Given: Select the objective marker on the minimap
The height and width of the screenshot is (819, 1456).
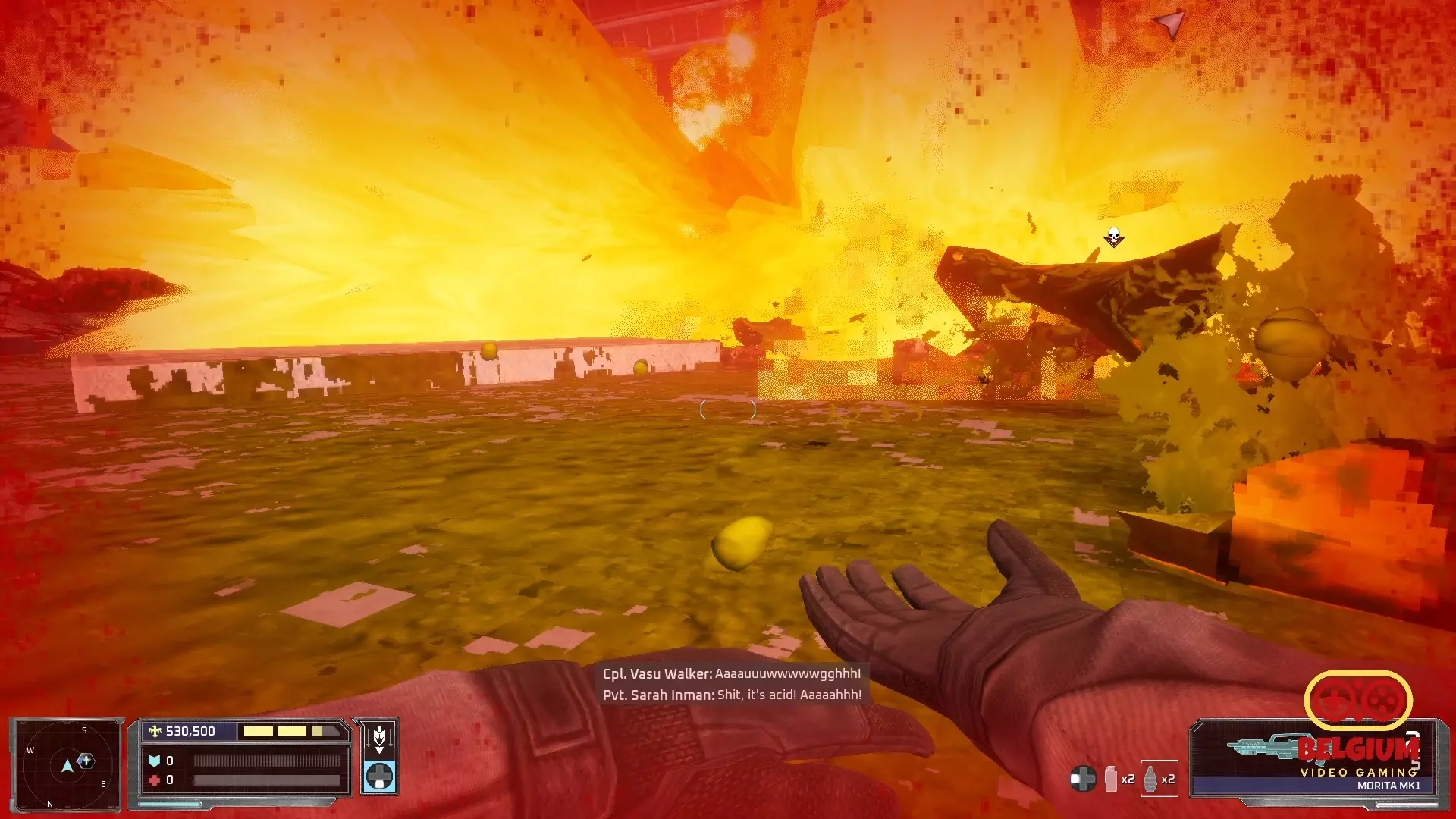Looking at the screenshot, I should pos(86,760).
